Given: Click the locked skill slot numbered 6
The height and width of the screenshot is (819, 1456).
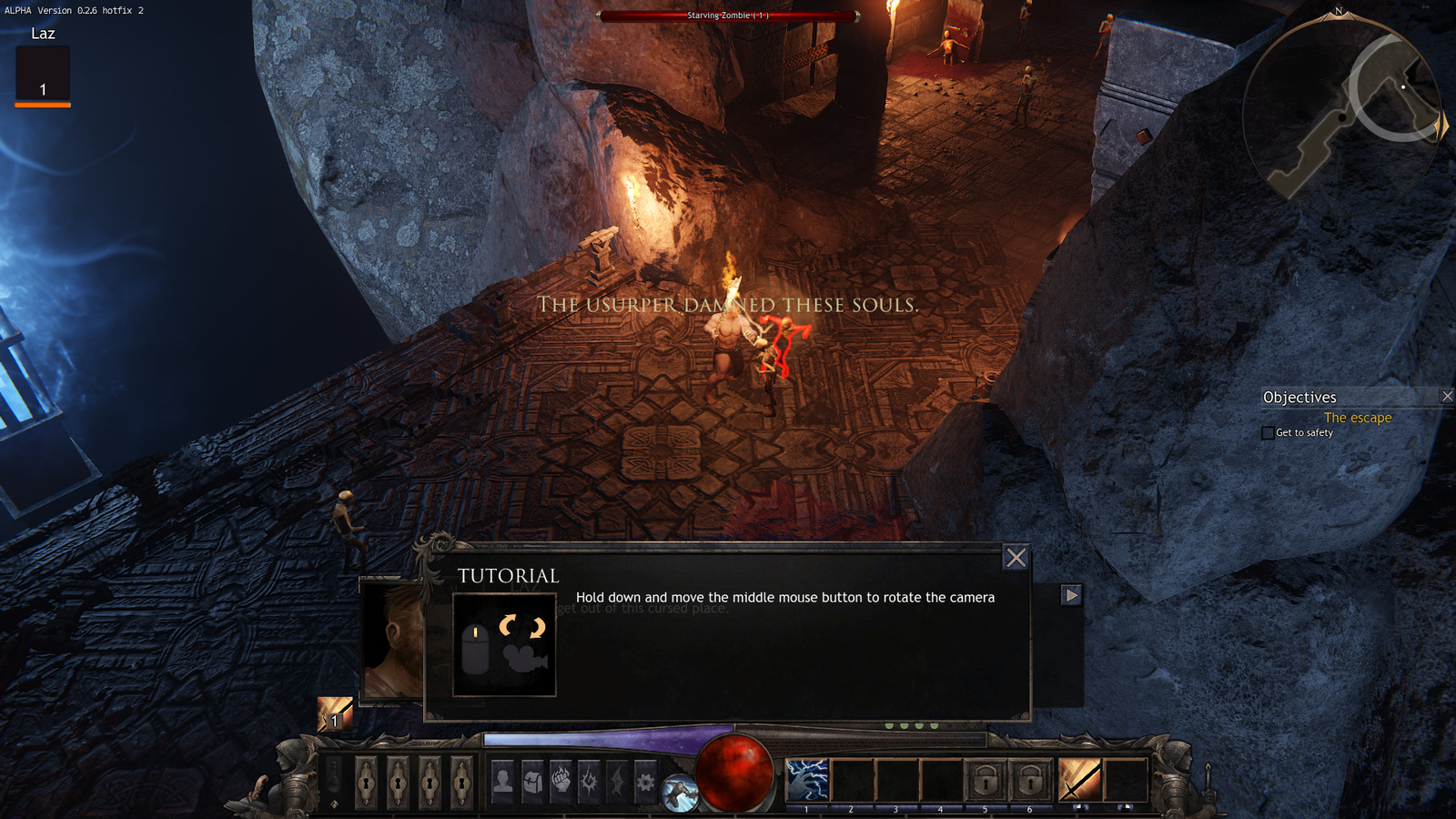Looking at the screenshot, I should click(x=1030, y=781).
